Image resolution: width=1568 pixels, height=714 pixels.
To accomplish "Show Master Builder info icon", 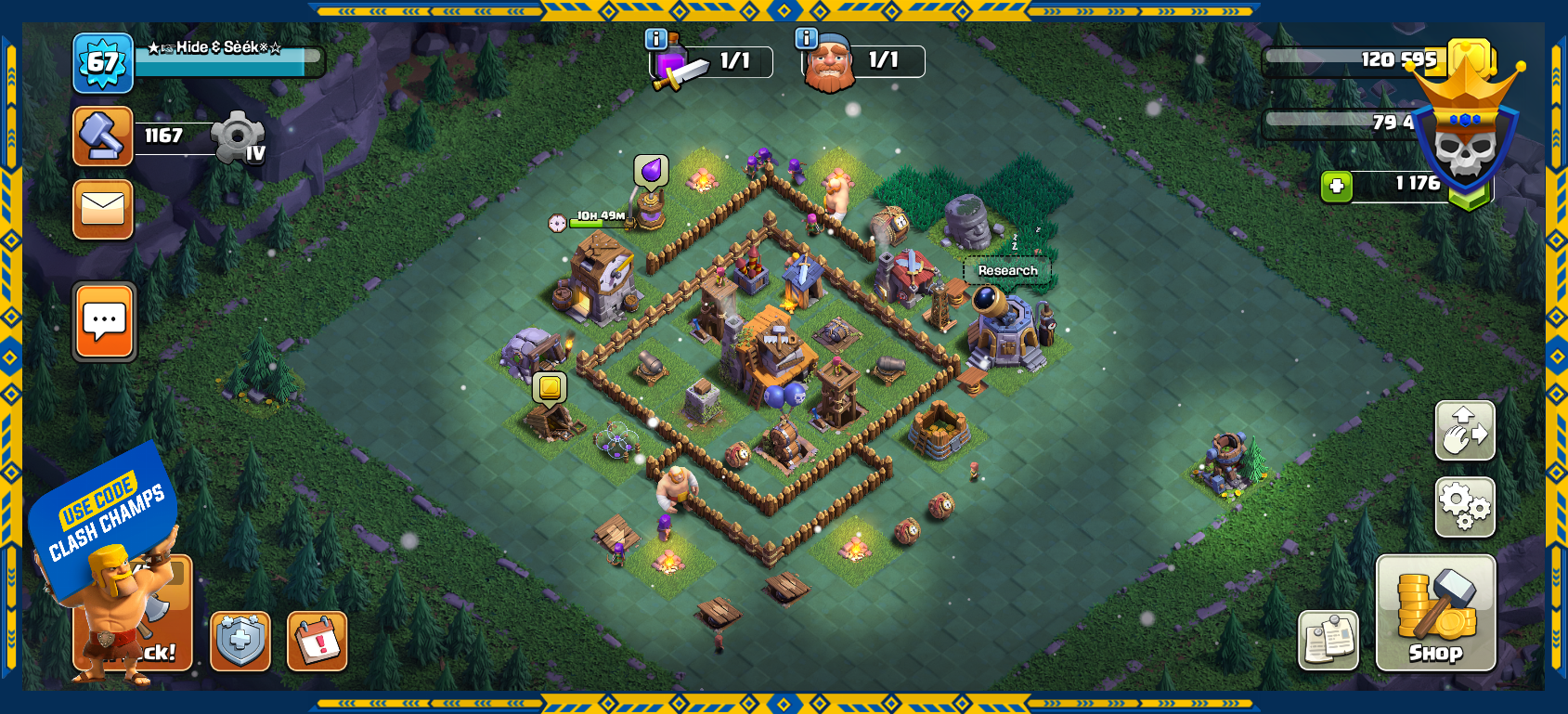I will (807, 39).
